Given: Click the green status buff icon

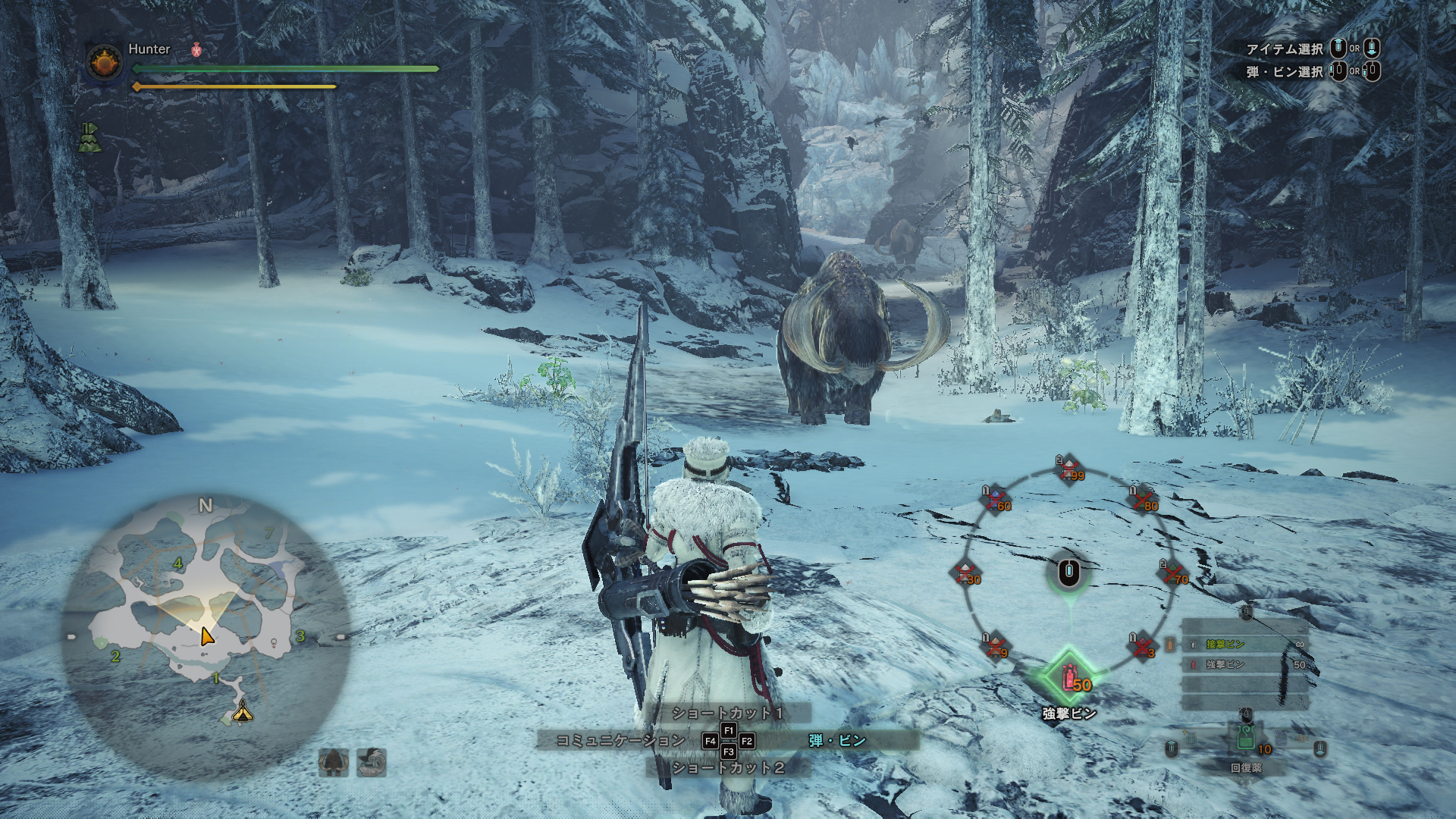Looking at the screenshot, I should point(90,137).
